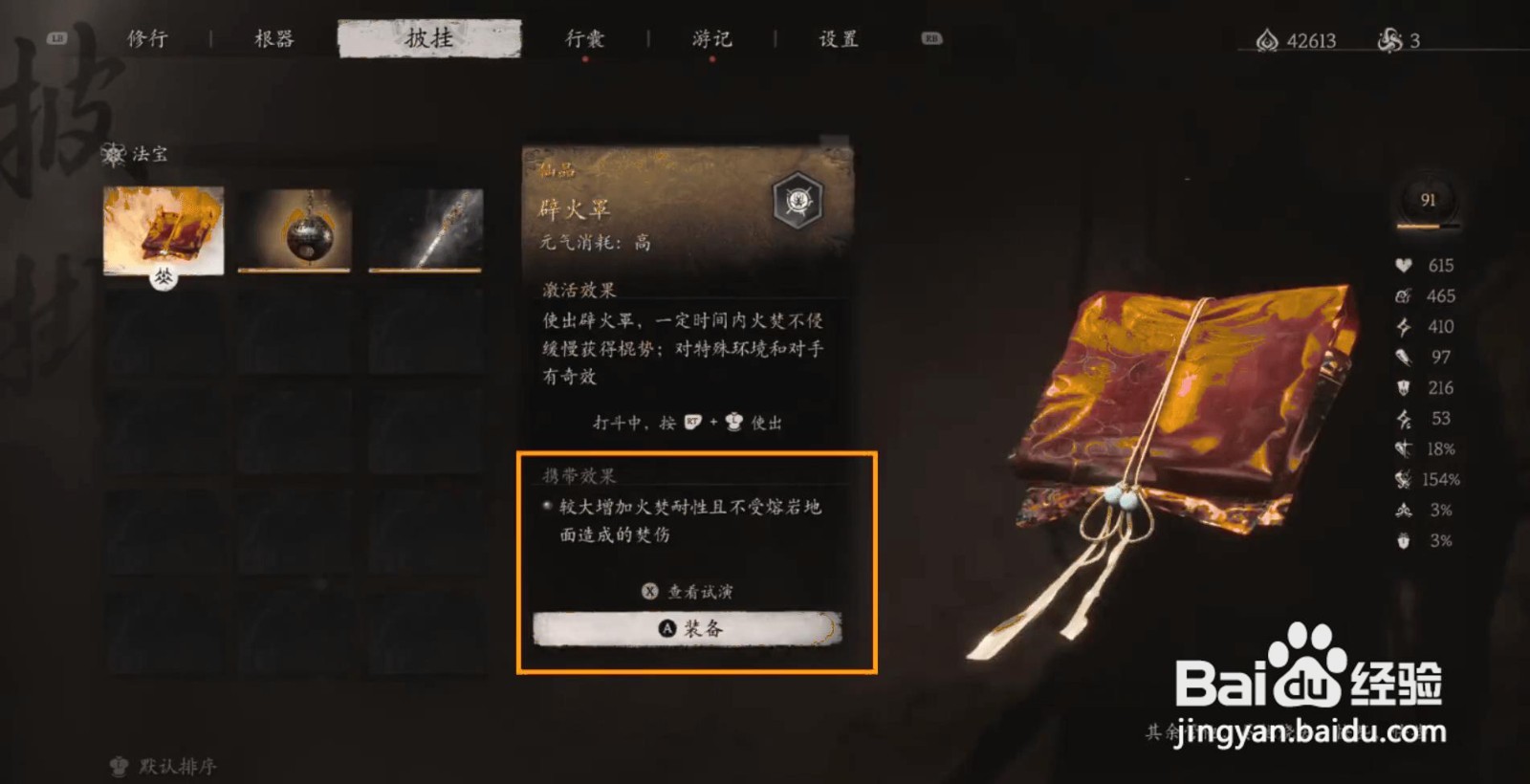Click the mana stat icon showing 465
Screen dimensions: 1530x784
tap(1401, 295)
